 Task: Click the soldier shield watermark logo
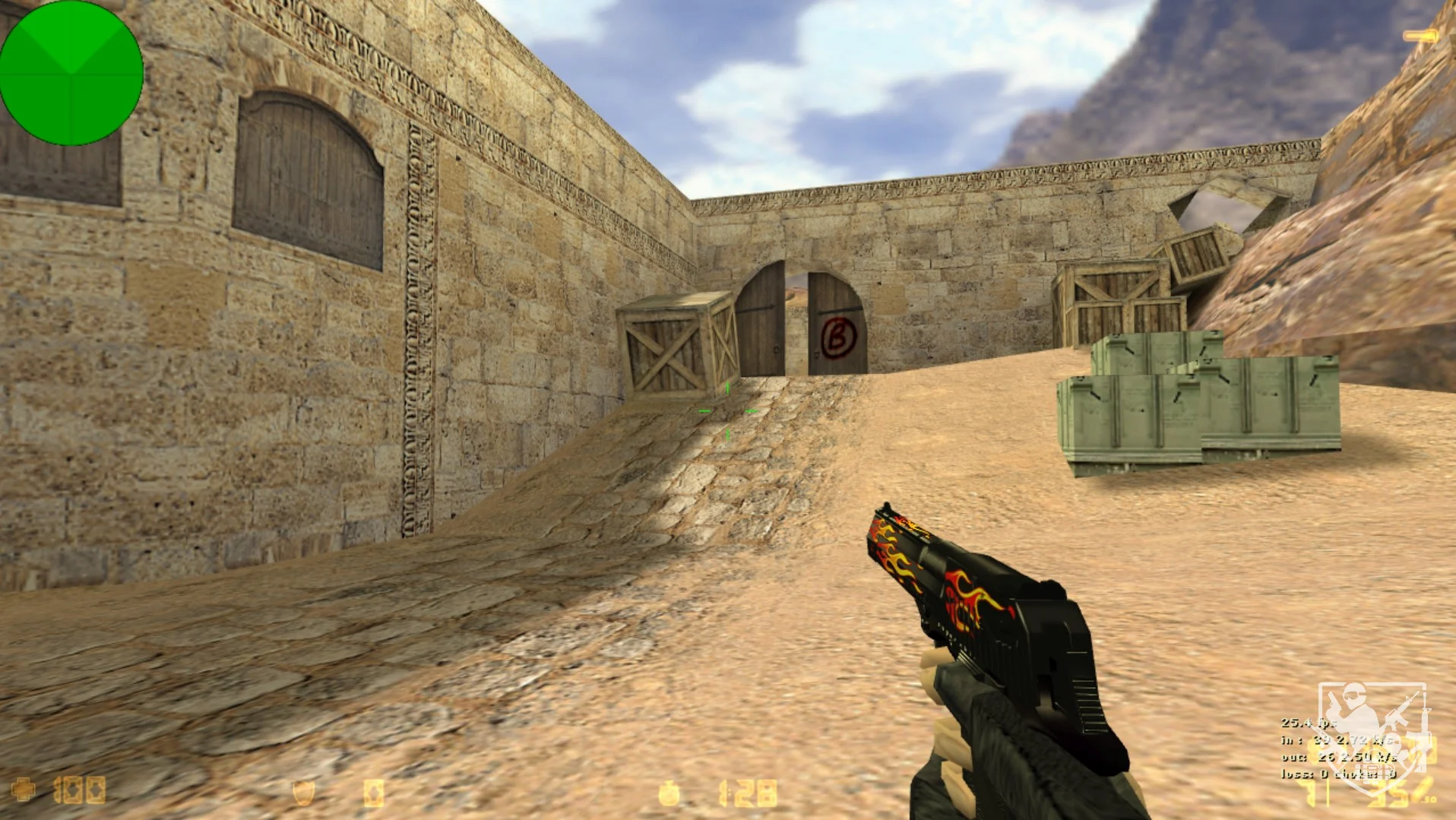pyautogui.click(x=1372, y=733)
